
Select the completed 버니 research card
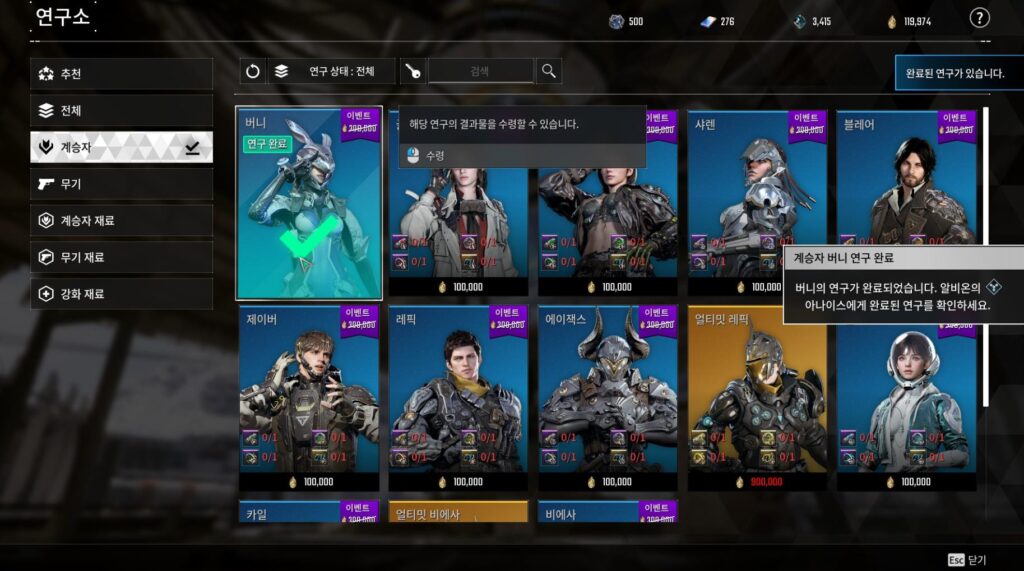(x=309, y=203)
